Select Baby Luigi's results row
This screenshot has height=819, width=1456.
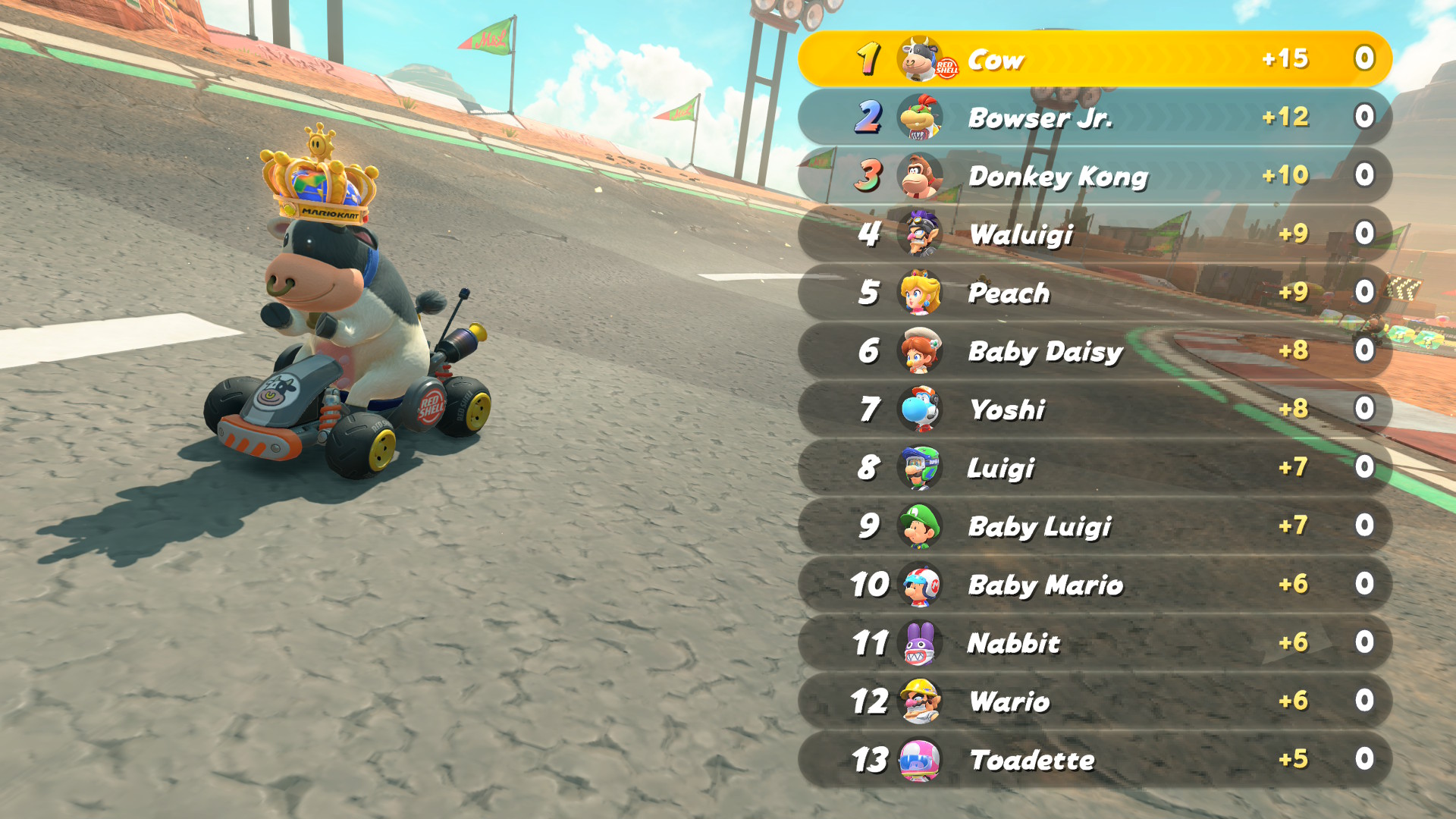pyautogui.click(x=1094, y=526)
